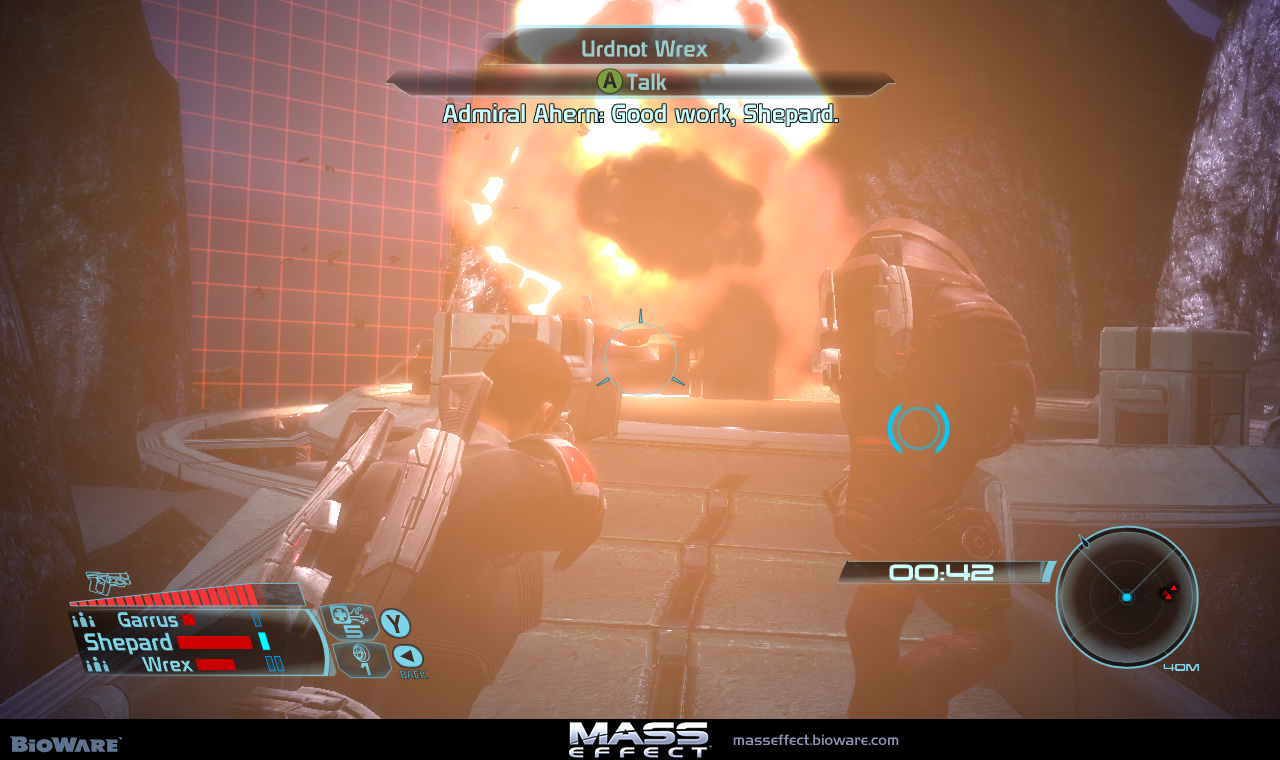1280x760 pixels.
Task: Select Garrus in the squad list
Action: point(147,620)
